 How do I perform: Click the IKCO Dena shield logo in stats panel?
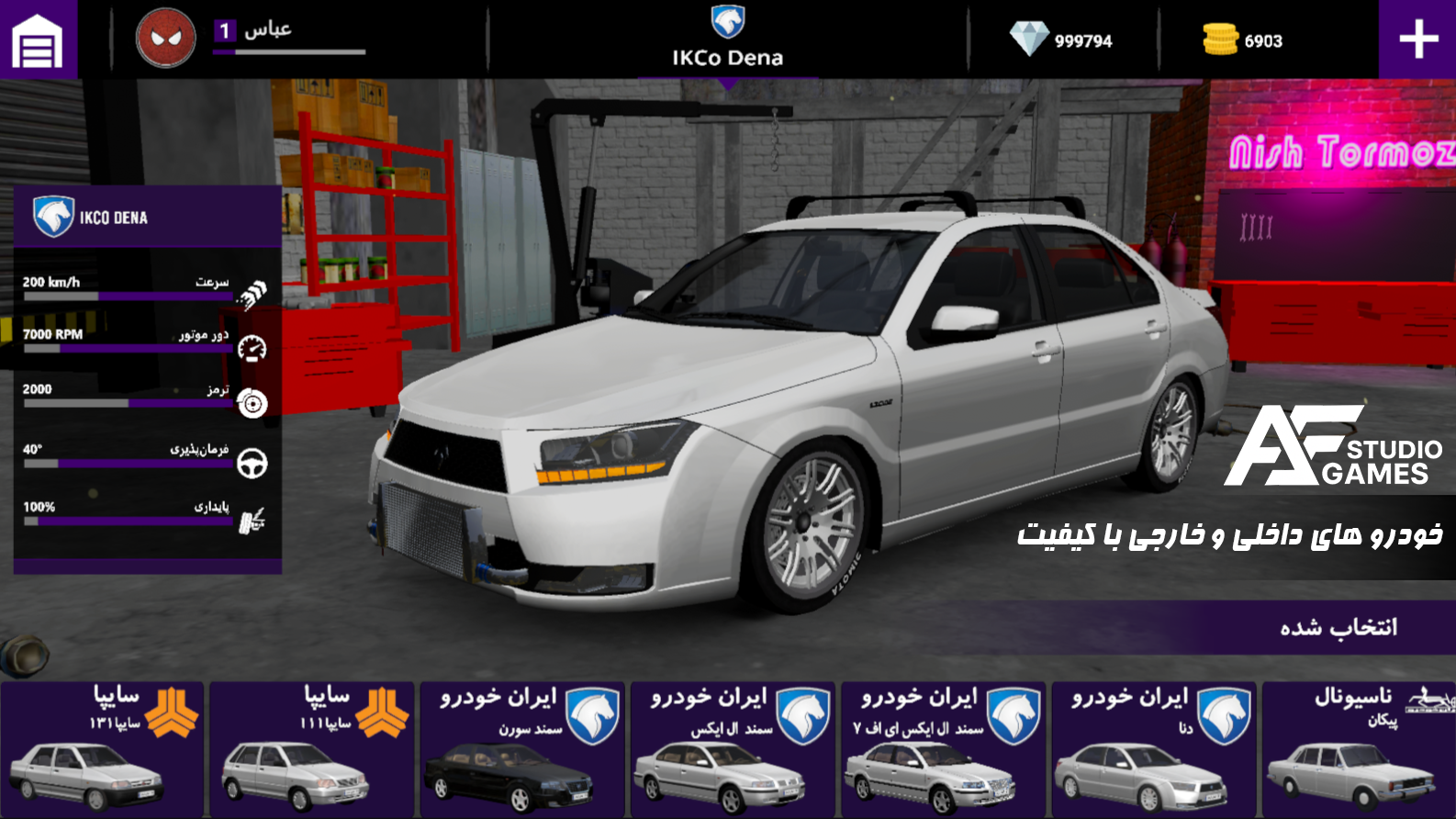click(52, 215)
